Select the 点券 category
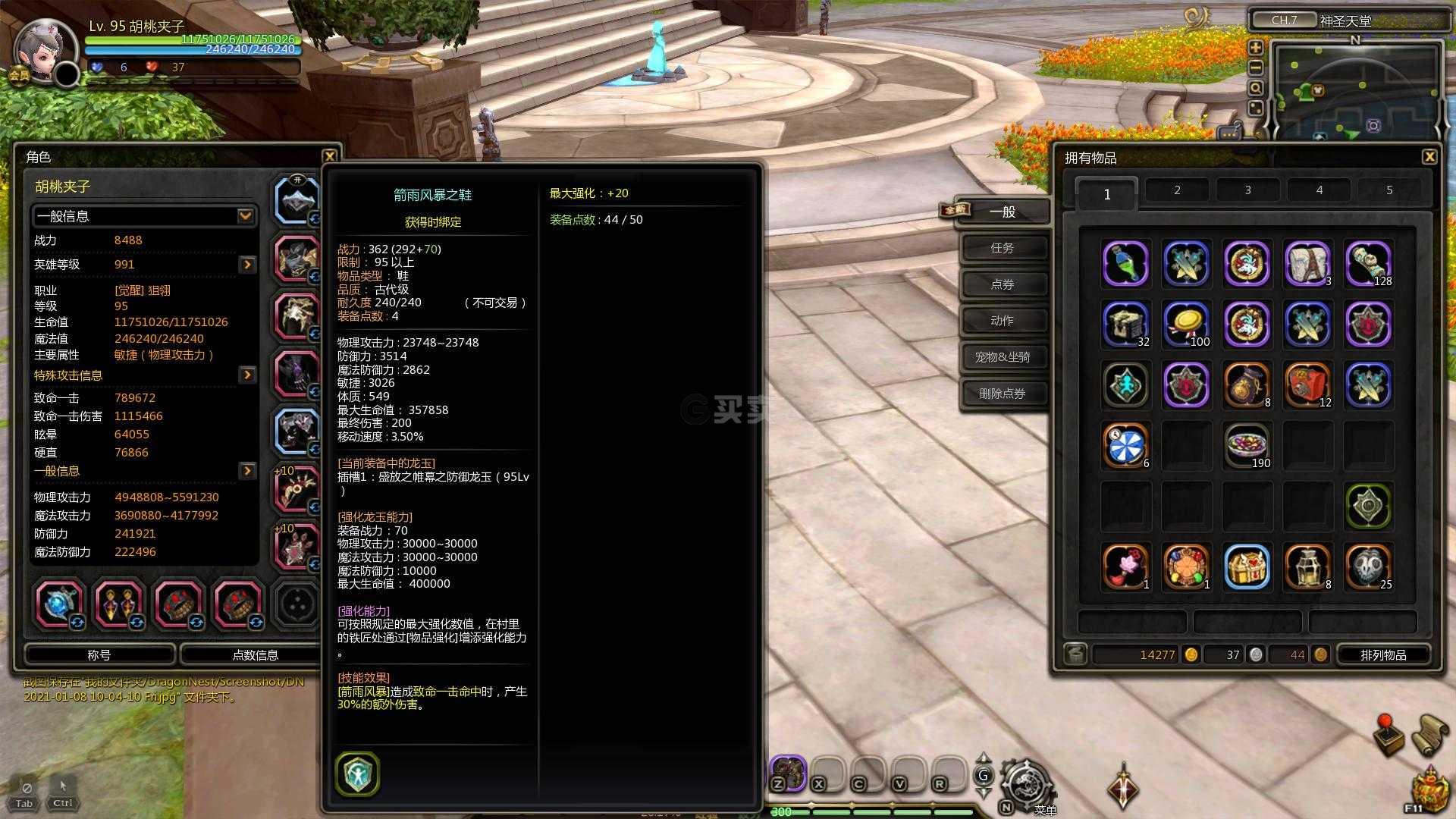Screen dimensions: 1456x819 pos(1003,284)
